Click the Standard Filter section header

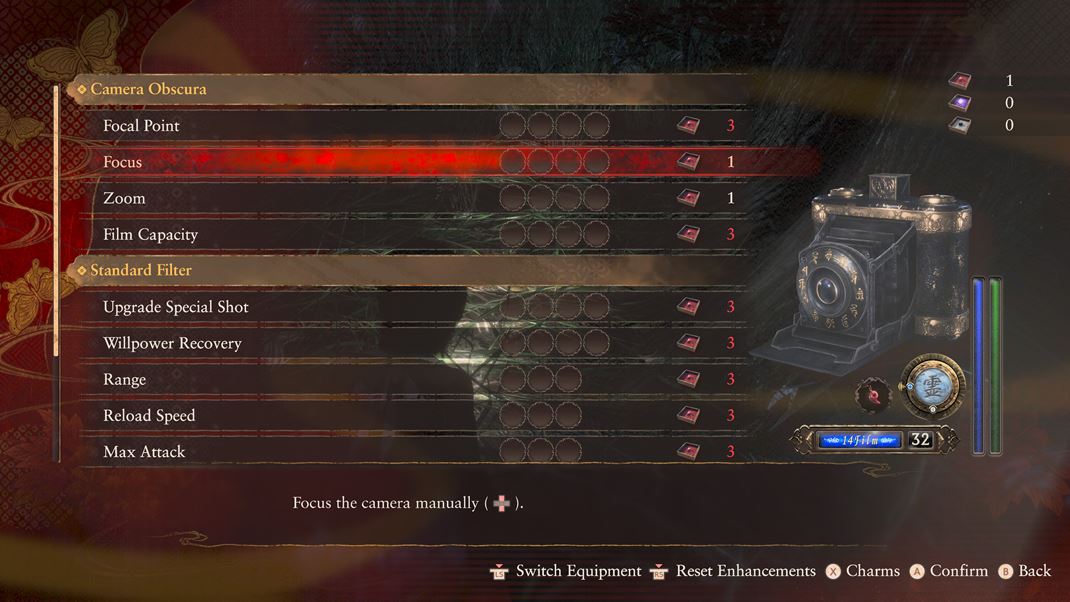click(x=141, y=270)
